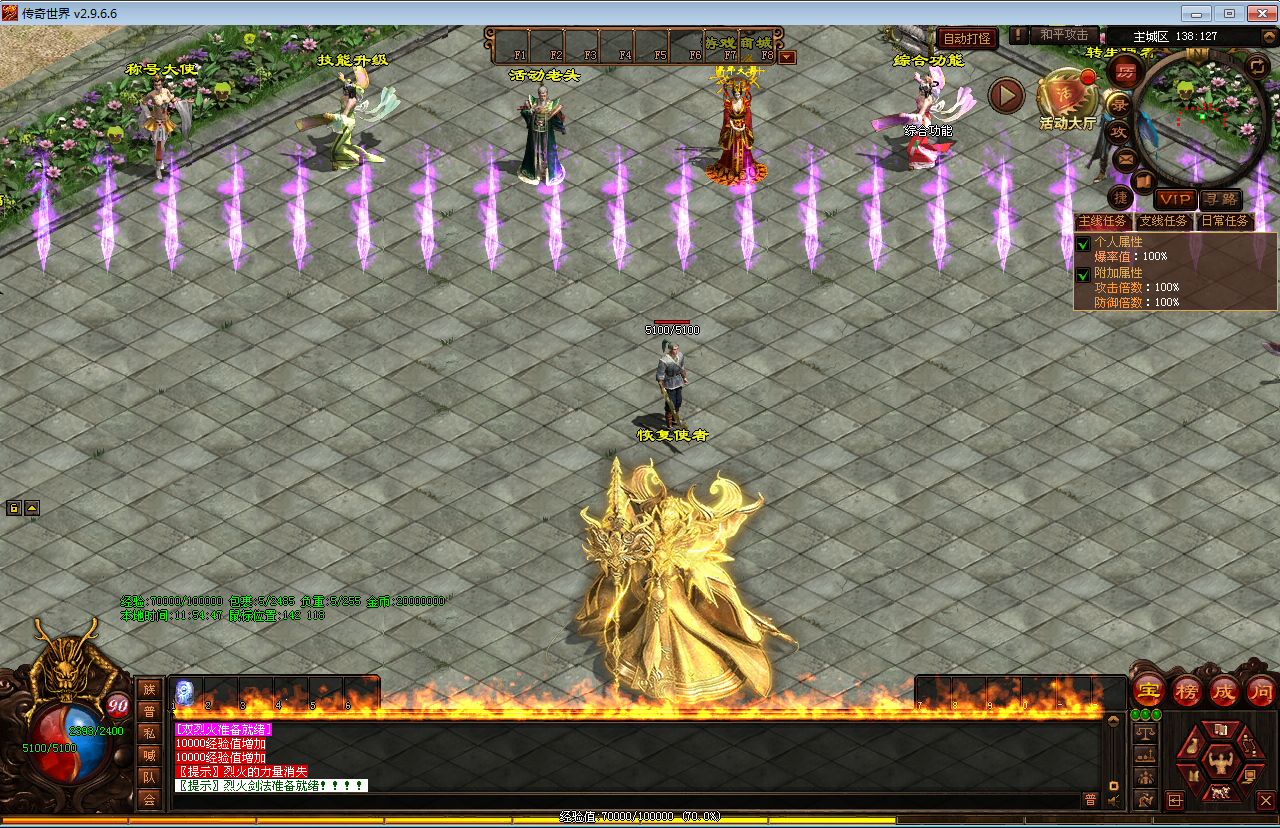Uncheck the 附加属性 checkbox
Viewport: 1280px width, 828px height.
1083,274
